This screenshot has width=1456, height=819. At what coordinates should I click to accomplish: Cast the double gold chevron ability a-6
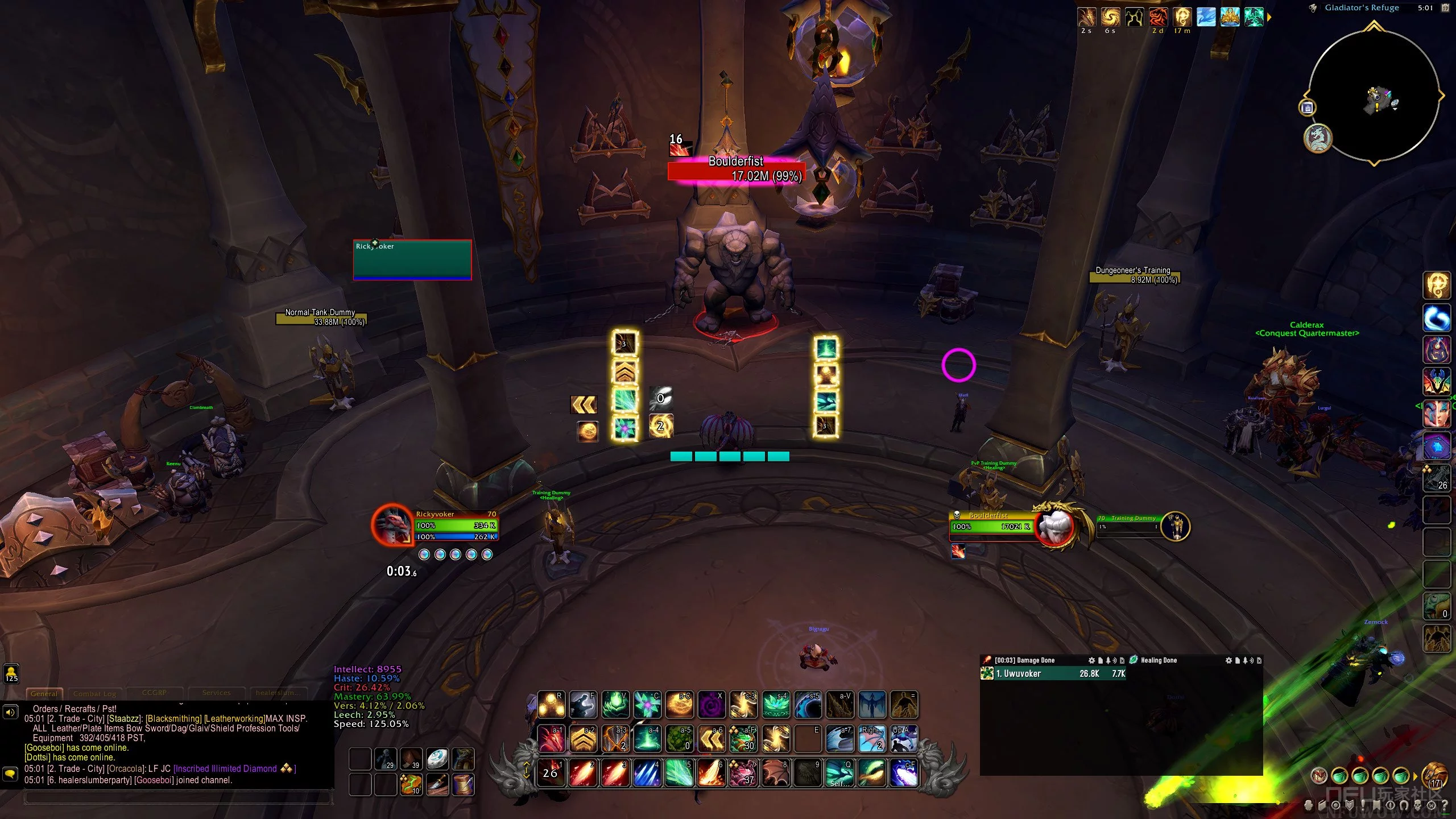pos(712,739)
